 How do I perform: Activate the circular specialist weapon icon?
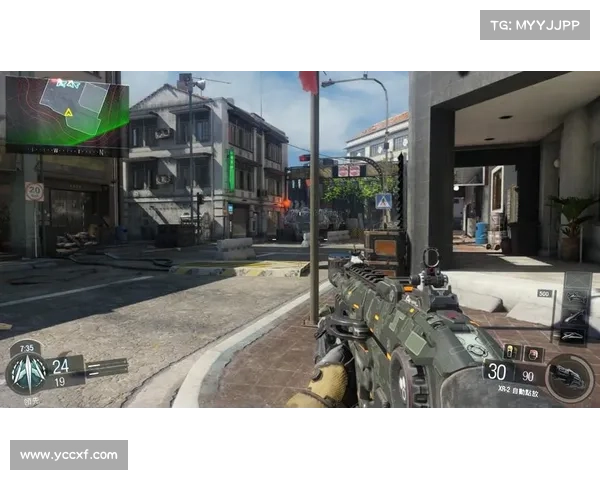click(569, 377)
